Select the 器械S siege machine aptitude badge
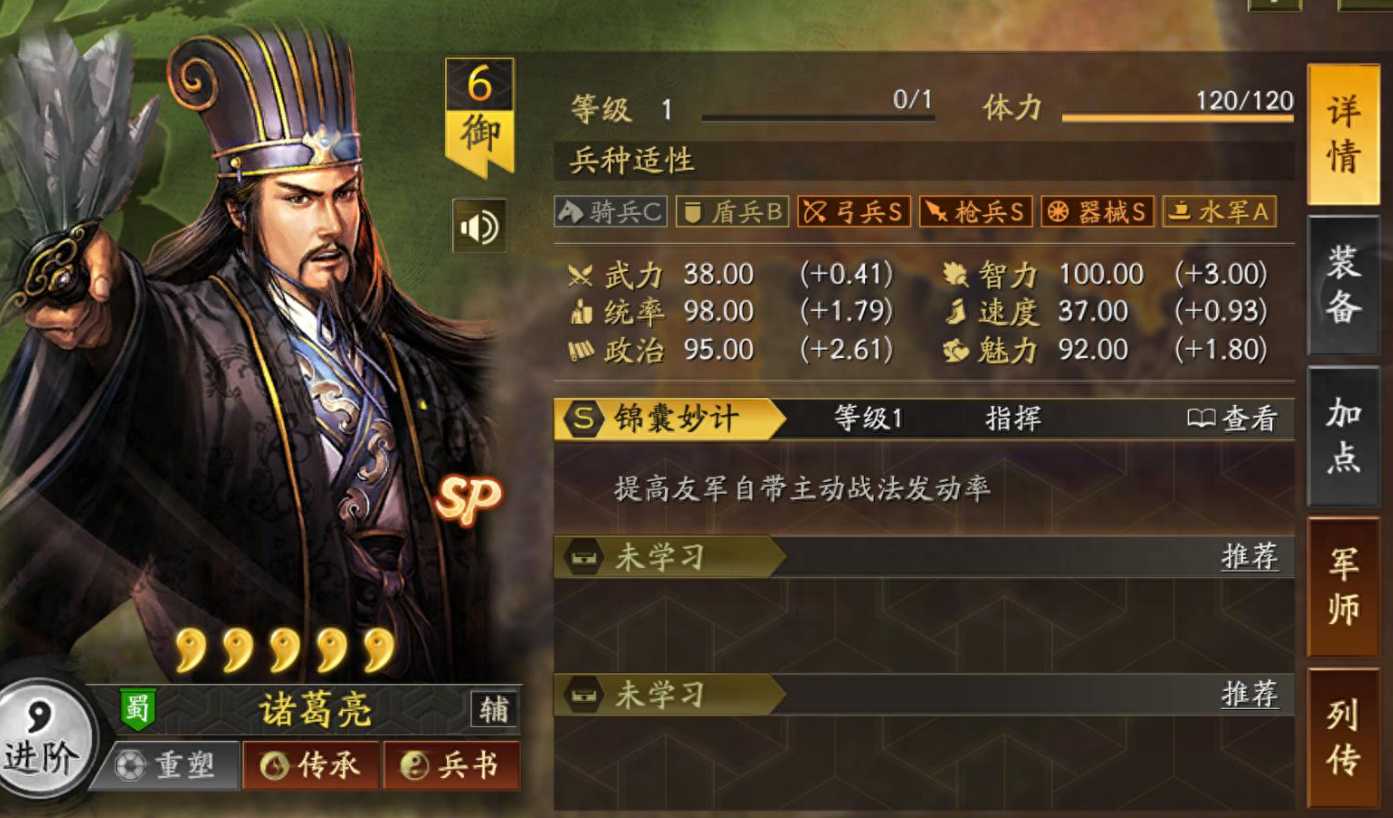 tap(1096, 211)
